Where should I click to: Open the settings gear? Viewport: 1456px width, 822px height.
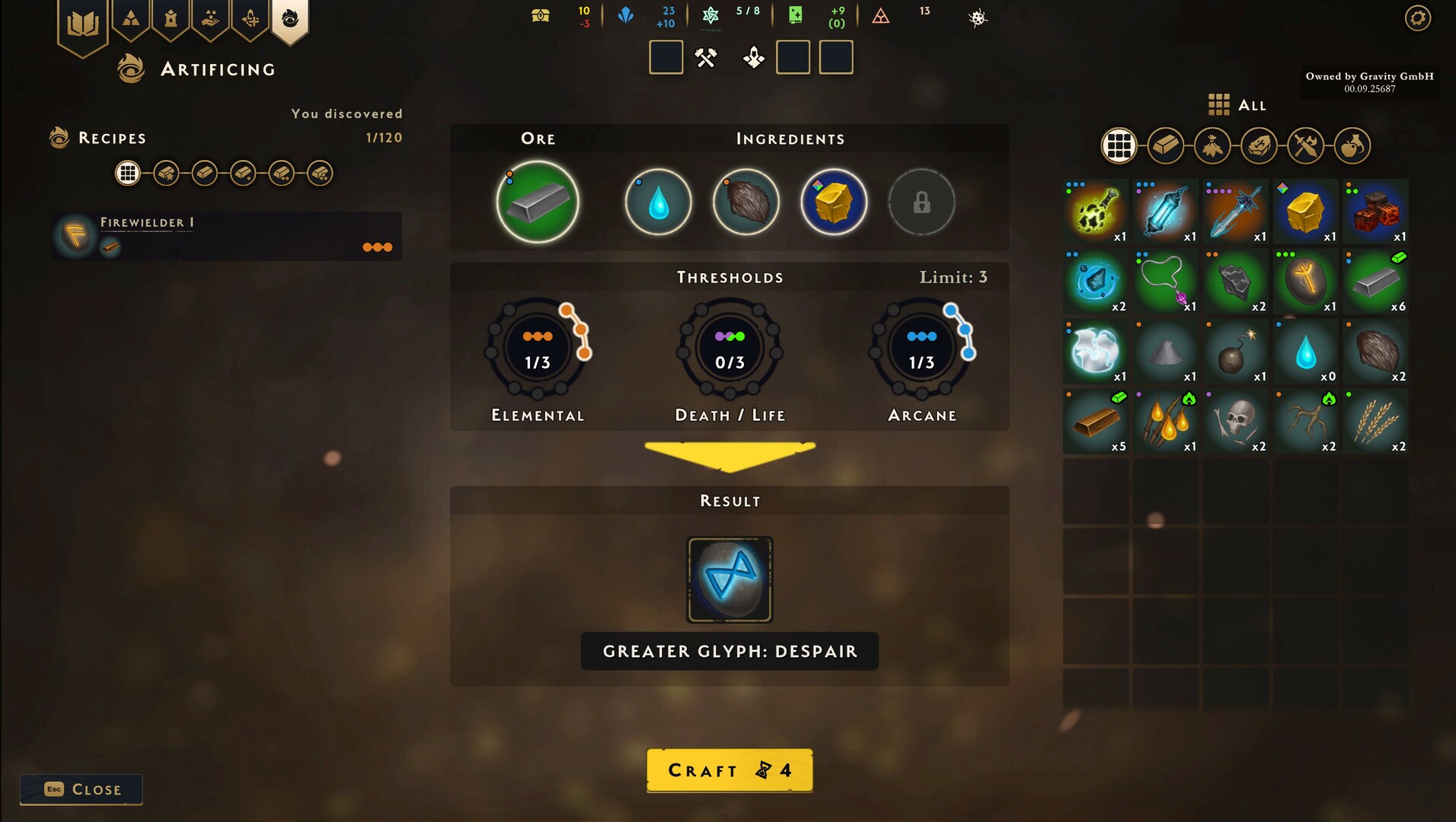point(1416,18)
